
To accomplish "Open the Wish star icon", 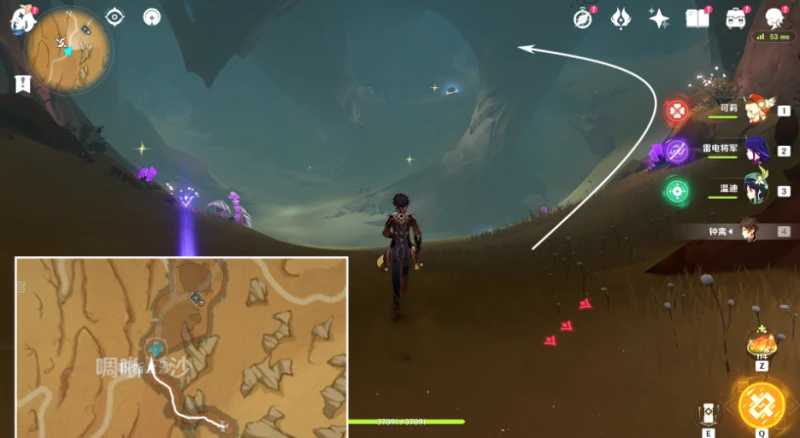I will coord(658,18).
